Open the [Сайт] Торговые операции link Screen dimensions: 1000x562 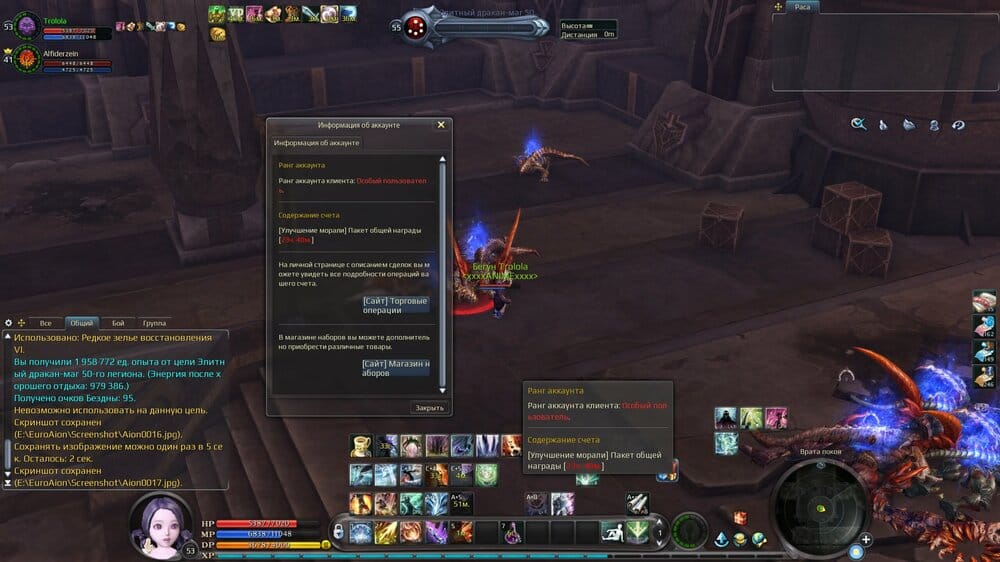pos(396,305)
